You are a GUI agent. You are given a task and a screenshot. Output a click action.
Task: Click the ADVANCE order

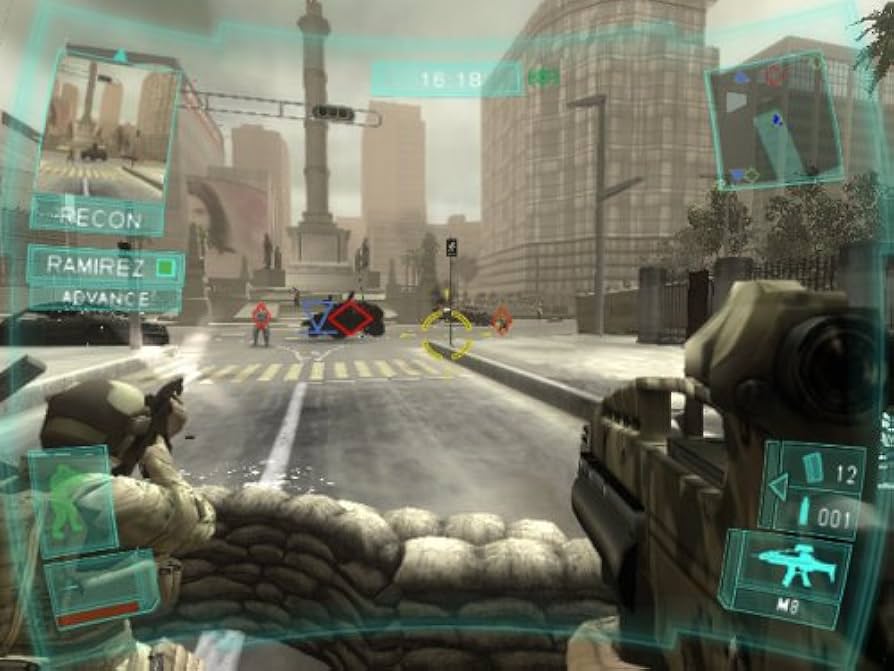coord(105,298)
